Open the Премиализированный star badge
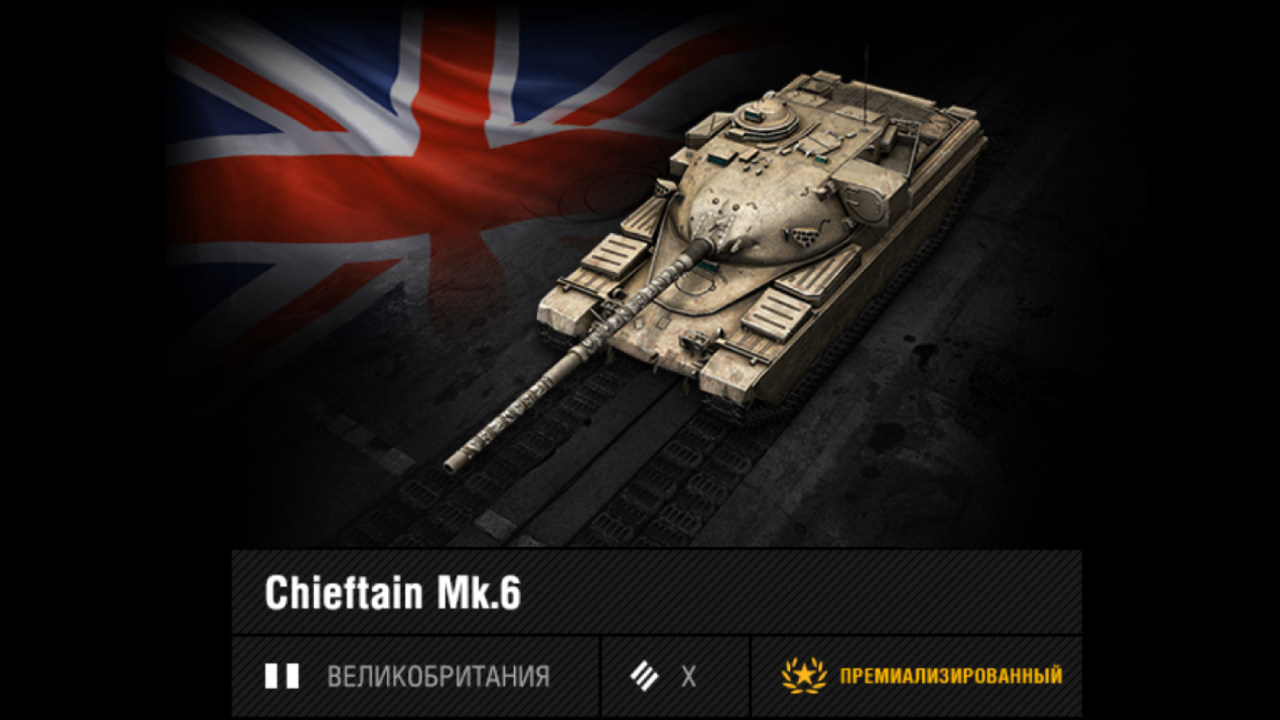Viewport: 1280px width, 720px height. pos(804,676)
